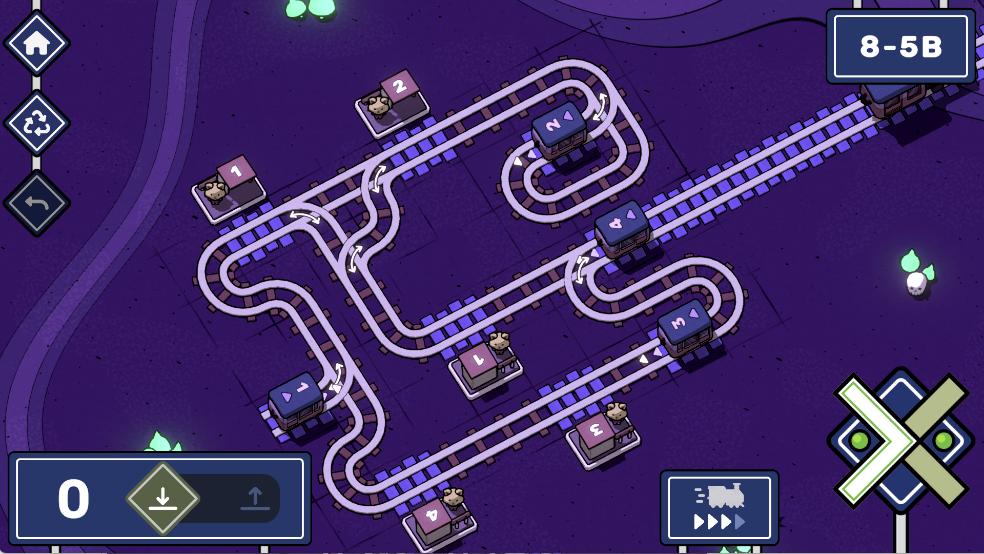
Task: Go to the home menu
Action: pos(37,43)
